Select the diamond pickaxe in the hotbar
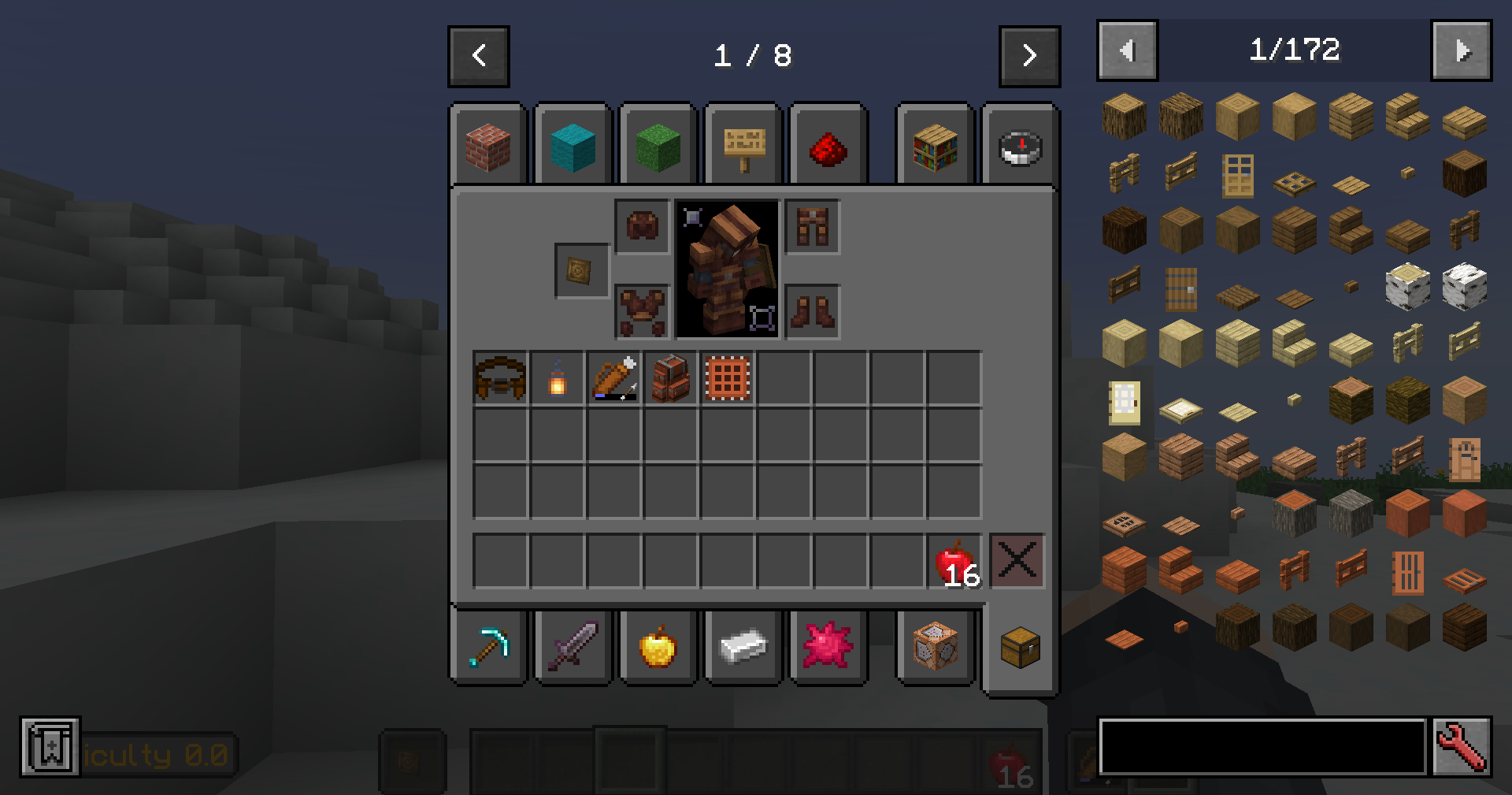Viewport: 1512px width, 795px height. pyautogui.click(x=490, y=646)
